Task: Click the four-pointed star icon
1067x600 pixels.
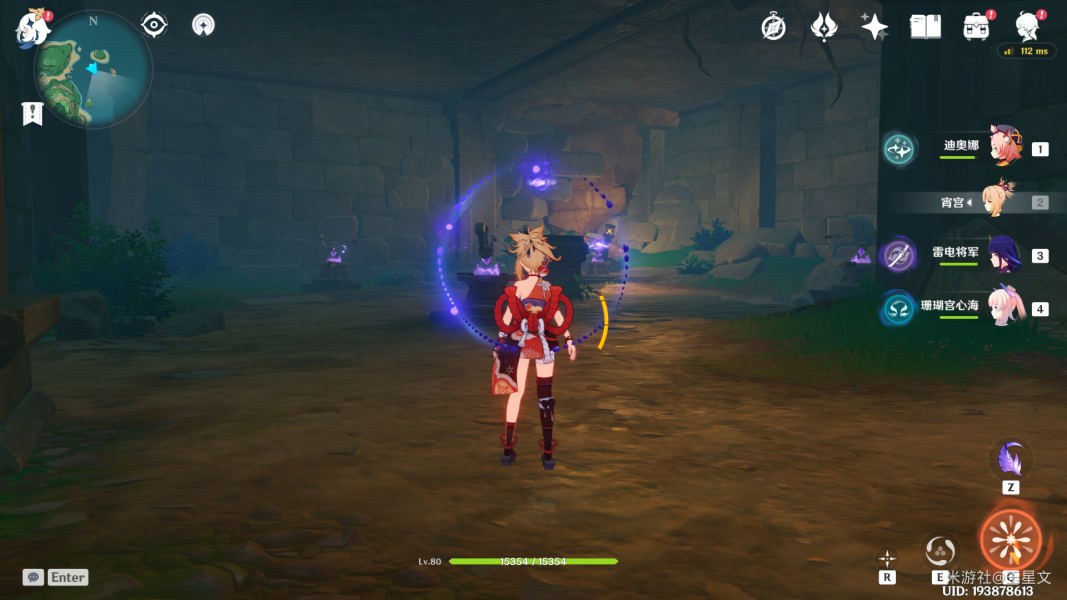Action: click(x=874, y=27)
